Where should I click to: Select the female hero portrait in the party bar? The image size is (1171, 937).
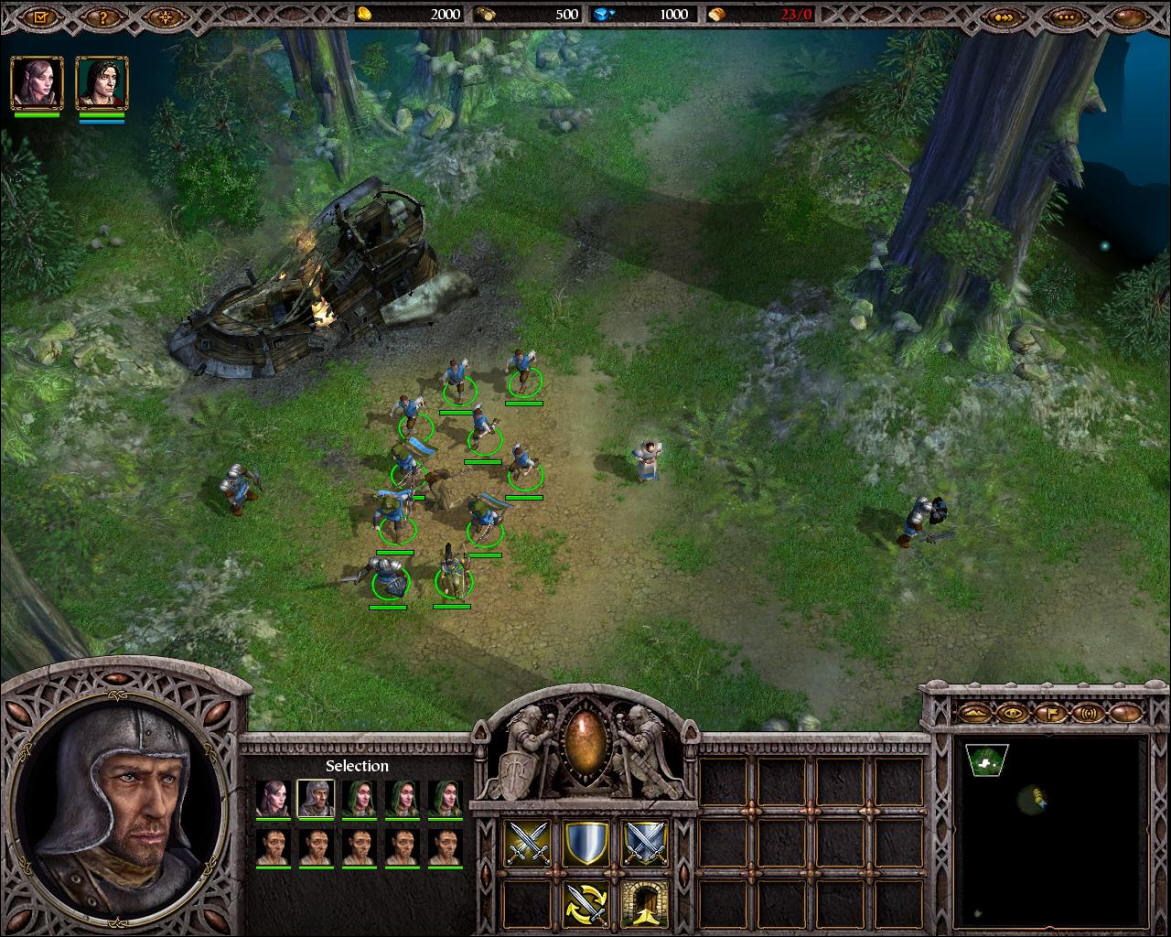37,82
